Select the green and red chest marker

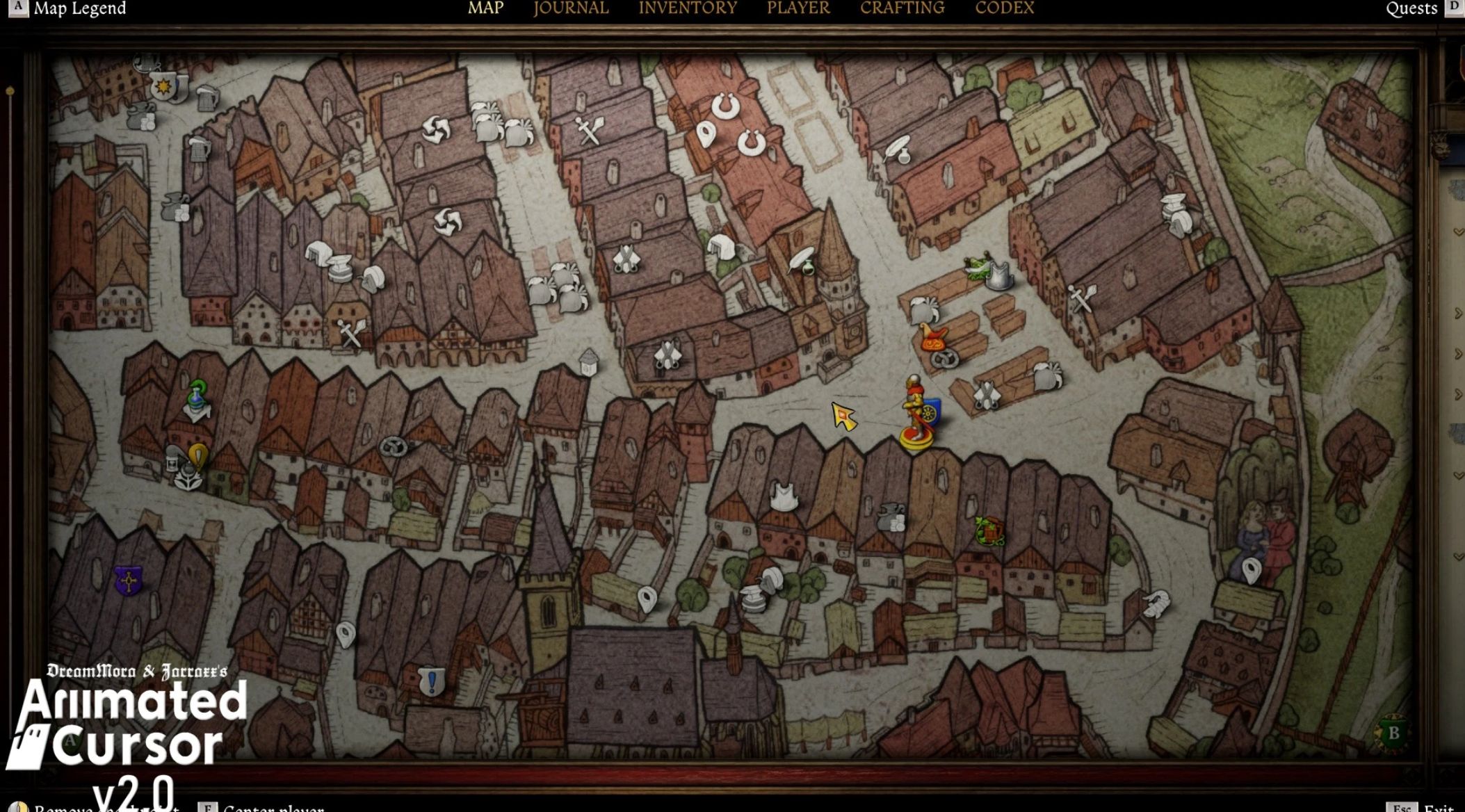[989, 531]
